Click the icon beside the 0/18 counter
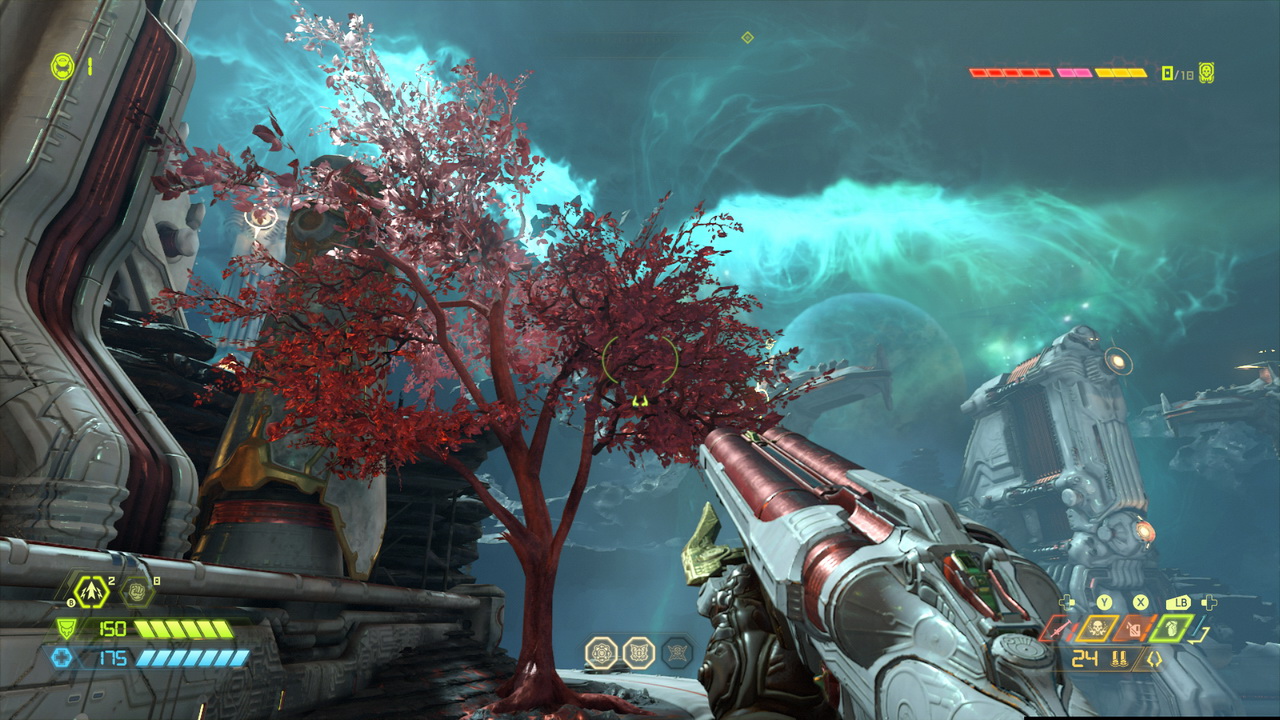 tap(1207, 73)
